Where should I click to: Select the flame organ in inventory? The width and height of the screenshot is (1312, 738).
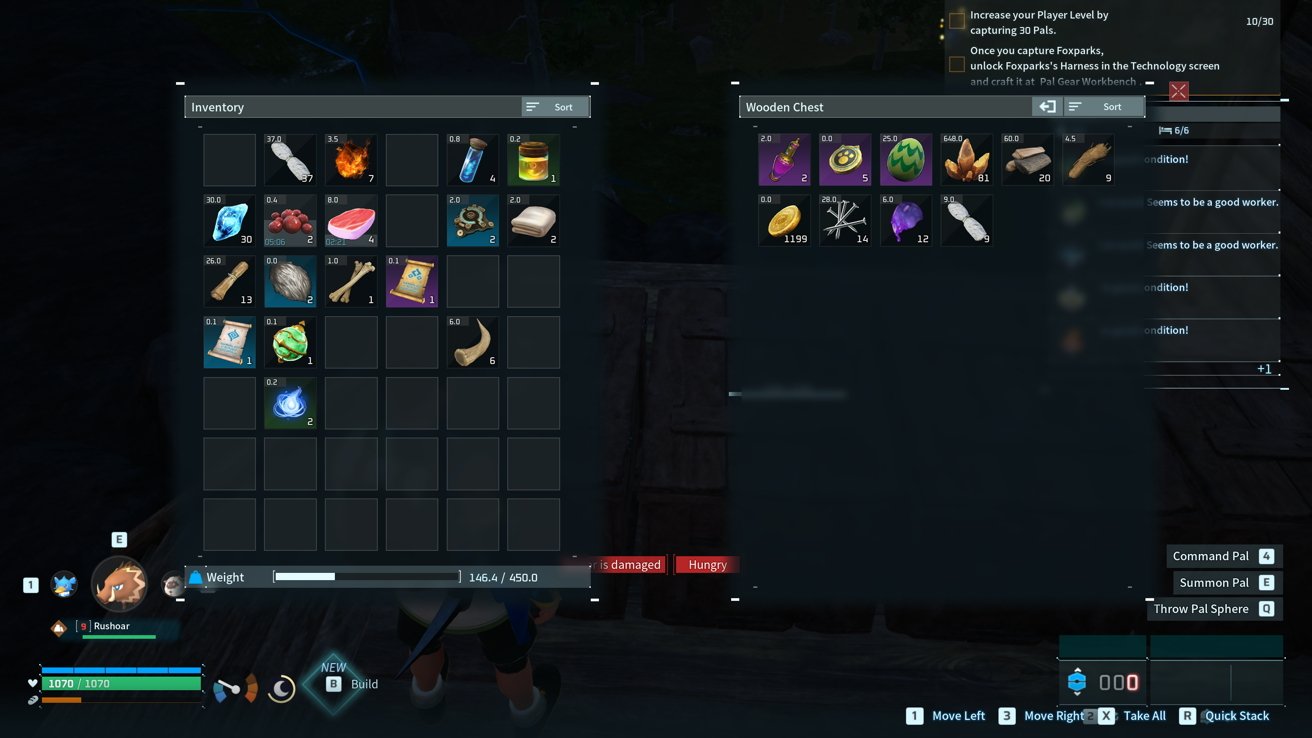(351, 160)
